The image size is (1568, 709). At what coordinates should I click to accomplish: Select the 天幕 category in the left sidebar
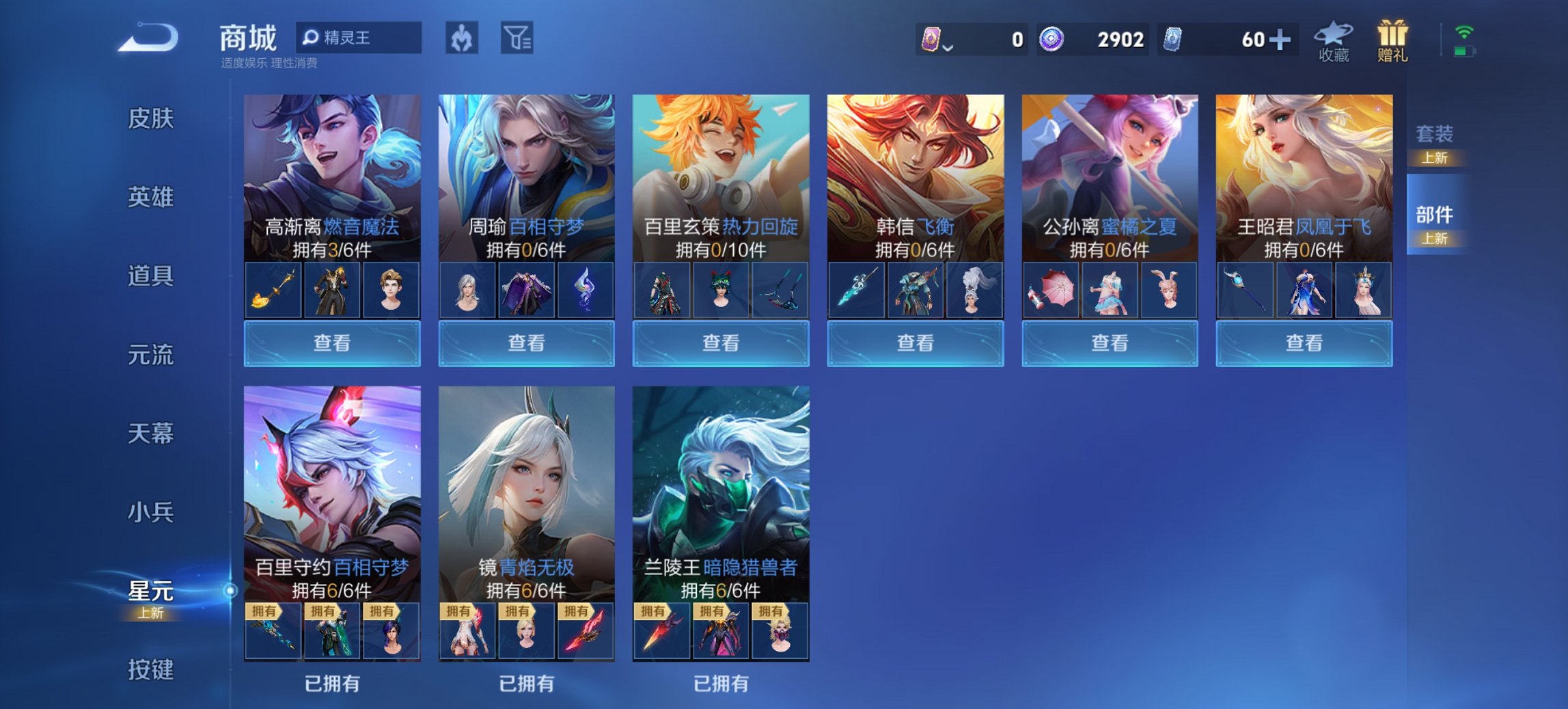pyautogui.click(x=152, y=433)
